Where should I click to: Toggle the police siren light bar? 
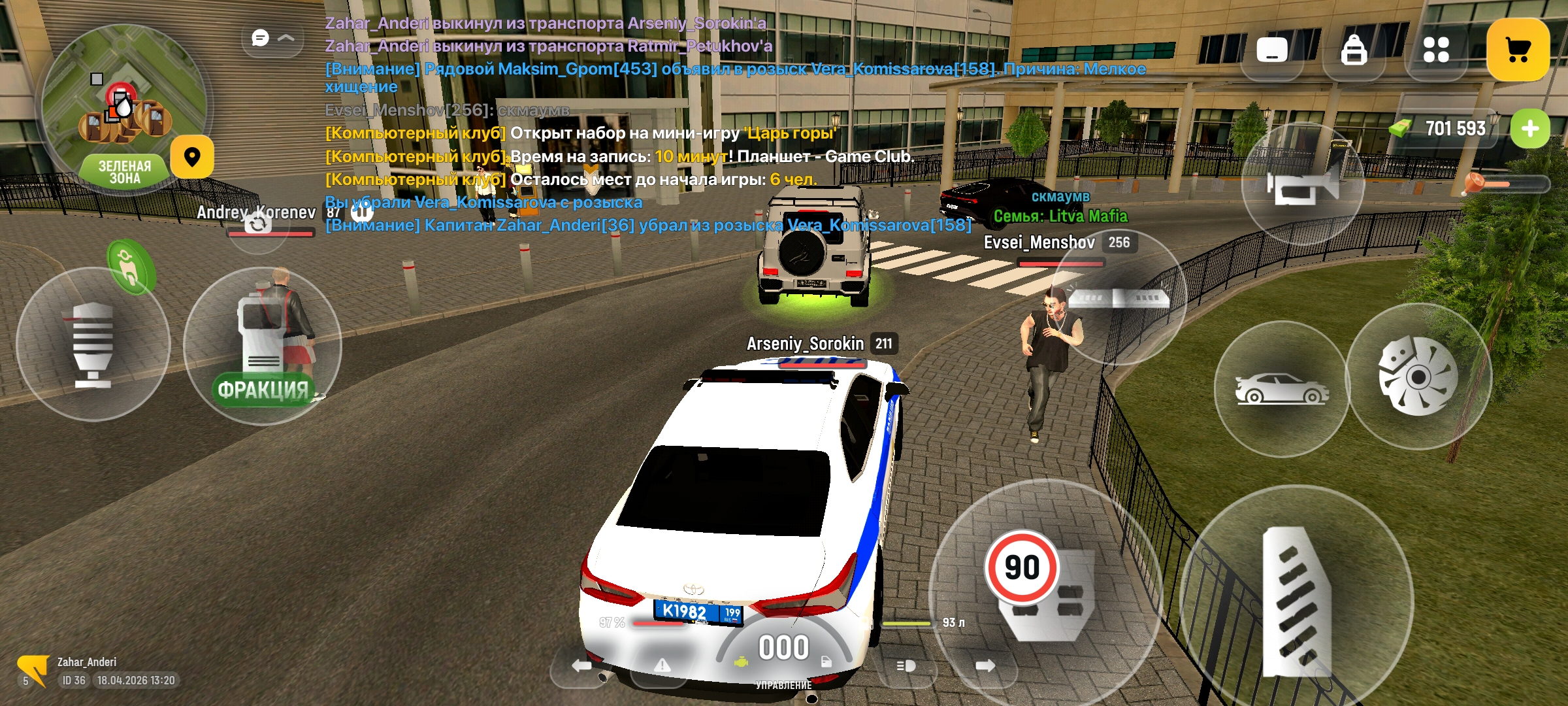(1119, 298)
